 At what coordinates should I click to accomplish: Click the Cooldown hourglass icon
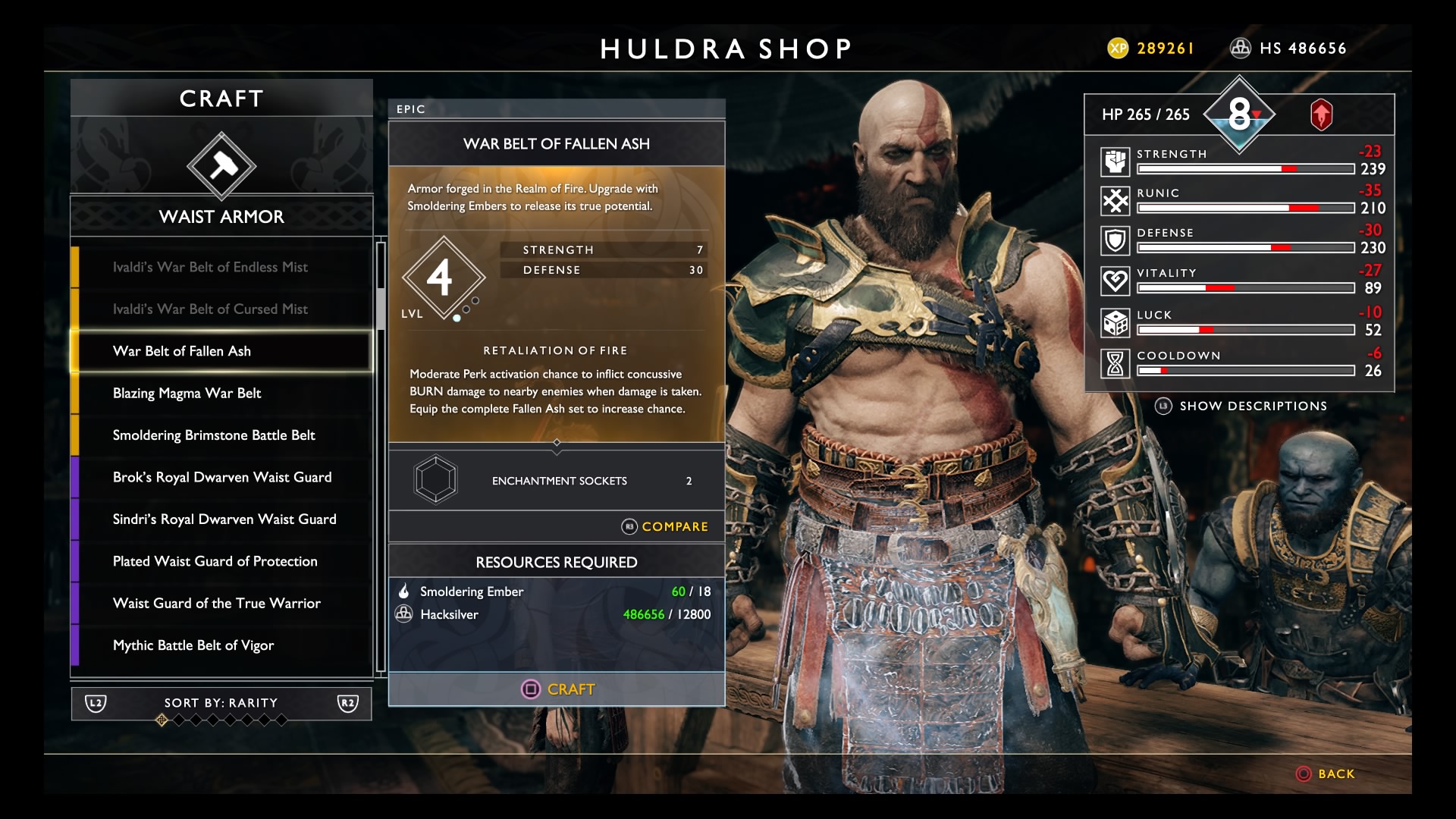pos(1116,364)
